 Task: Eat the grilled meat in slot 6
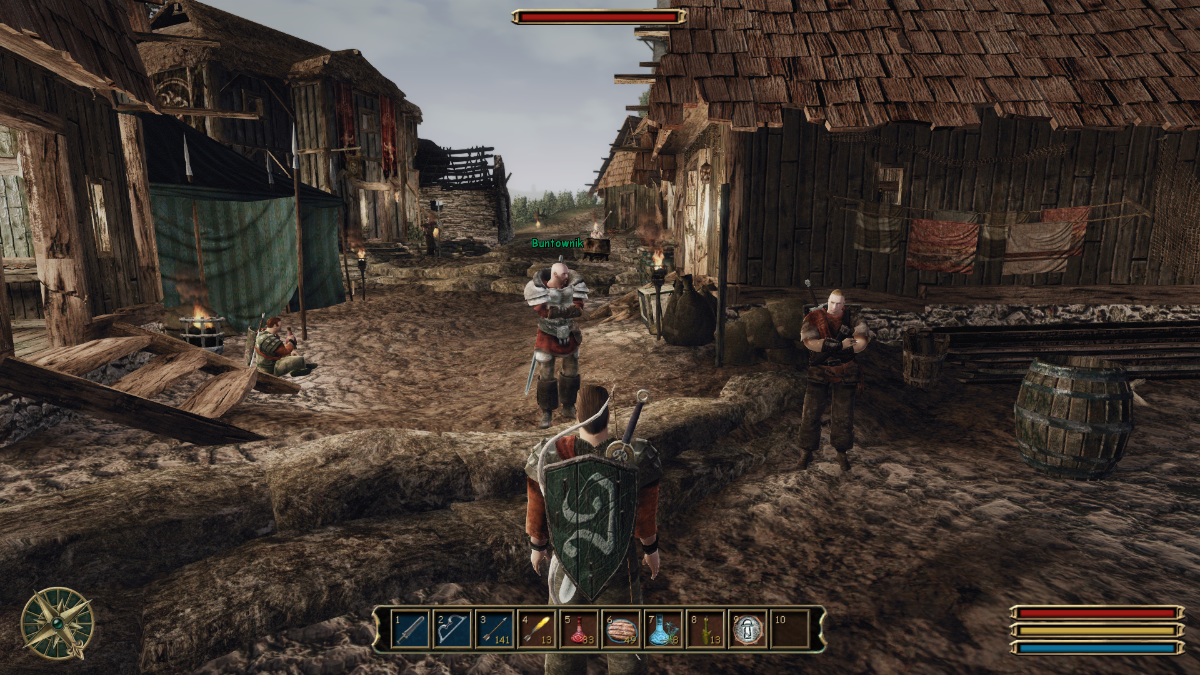pos(621,629)
